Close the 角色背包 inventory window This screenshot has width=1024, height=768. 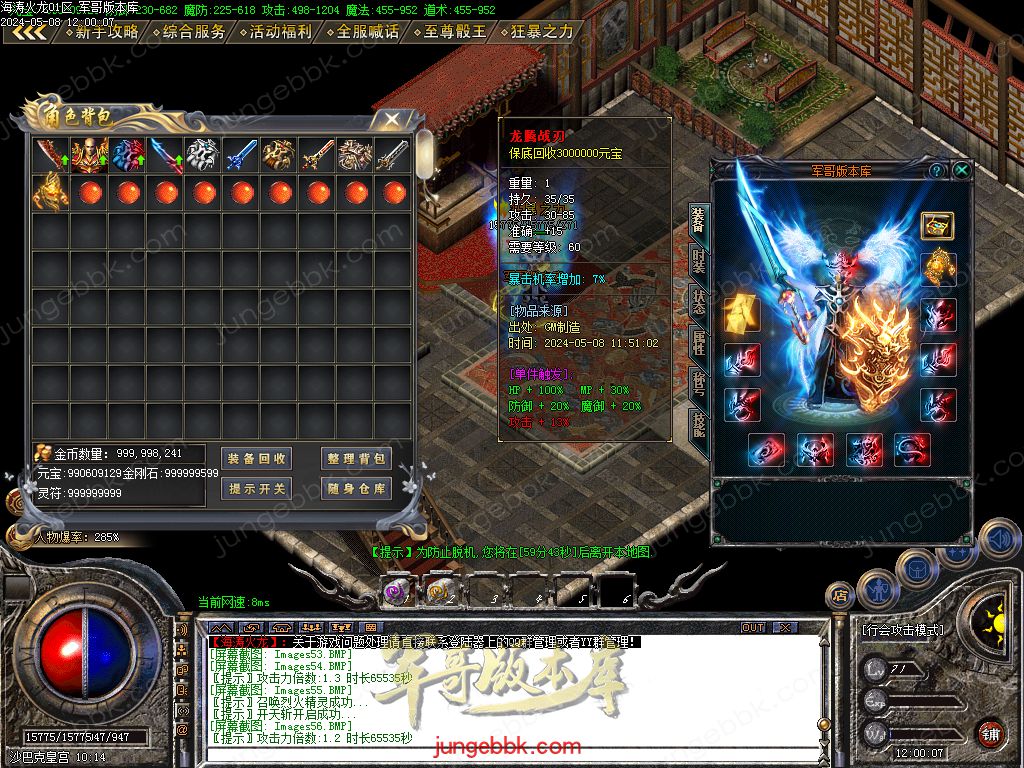(392, 119)
